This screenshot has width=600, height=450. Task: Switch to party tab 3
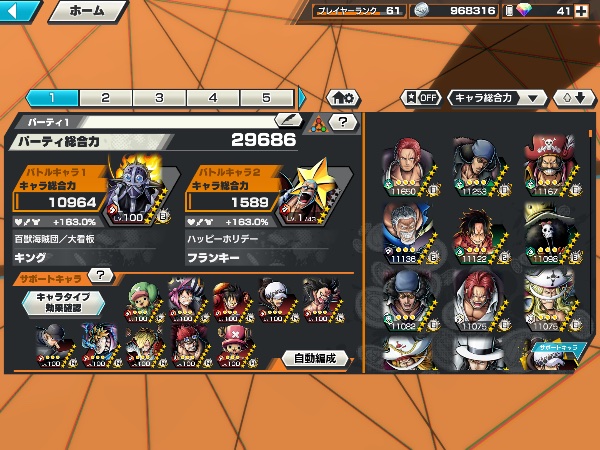(x=159, y=98)
